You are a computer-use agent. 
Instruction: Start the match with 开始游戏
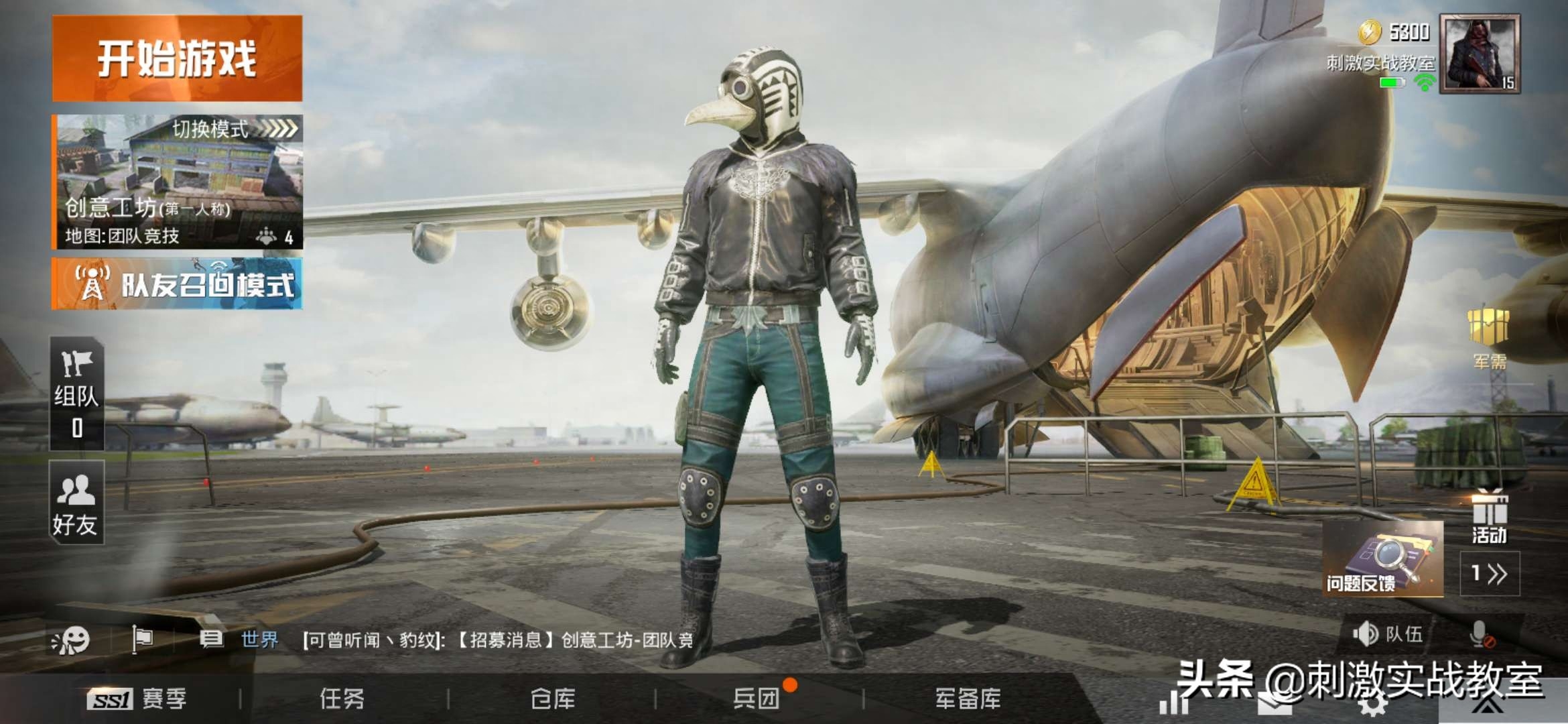tap(177, 59)
